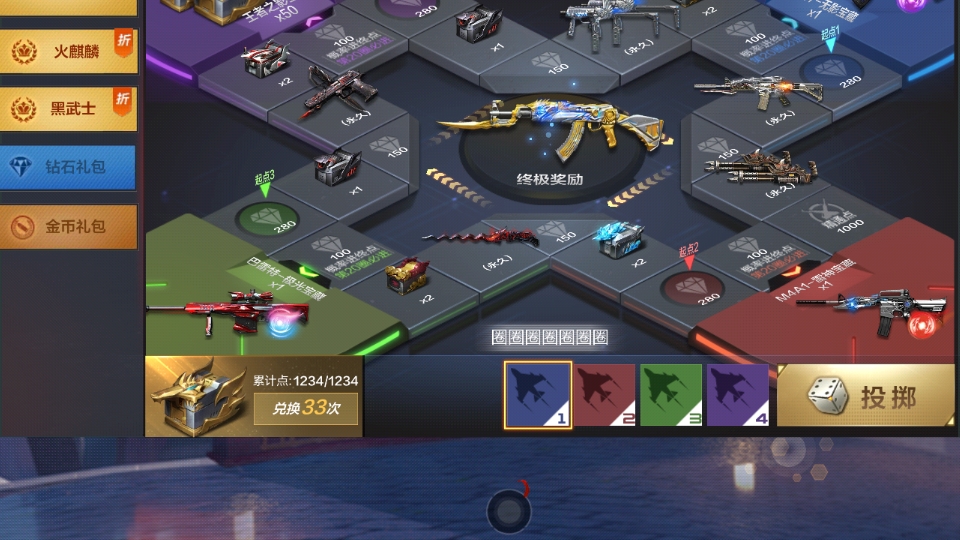Open the 钻石礼包 diamond pack tab
The height and width of the screenshot is (540, 960).
69,167
